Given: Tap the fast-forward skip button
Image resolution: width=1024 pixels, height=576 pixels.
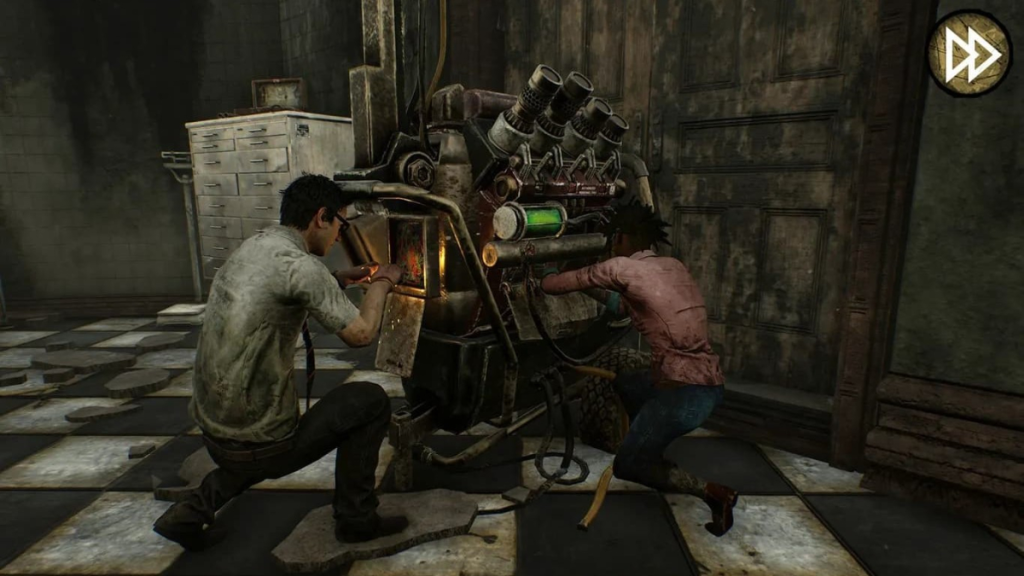Looking at the screenshot, I should [x=968, y=53].
